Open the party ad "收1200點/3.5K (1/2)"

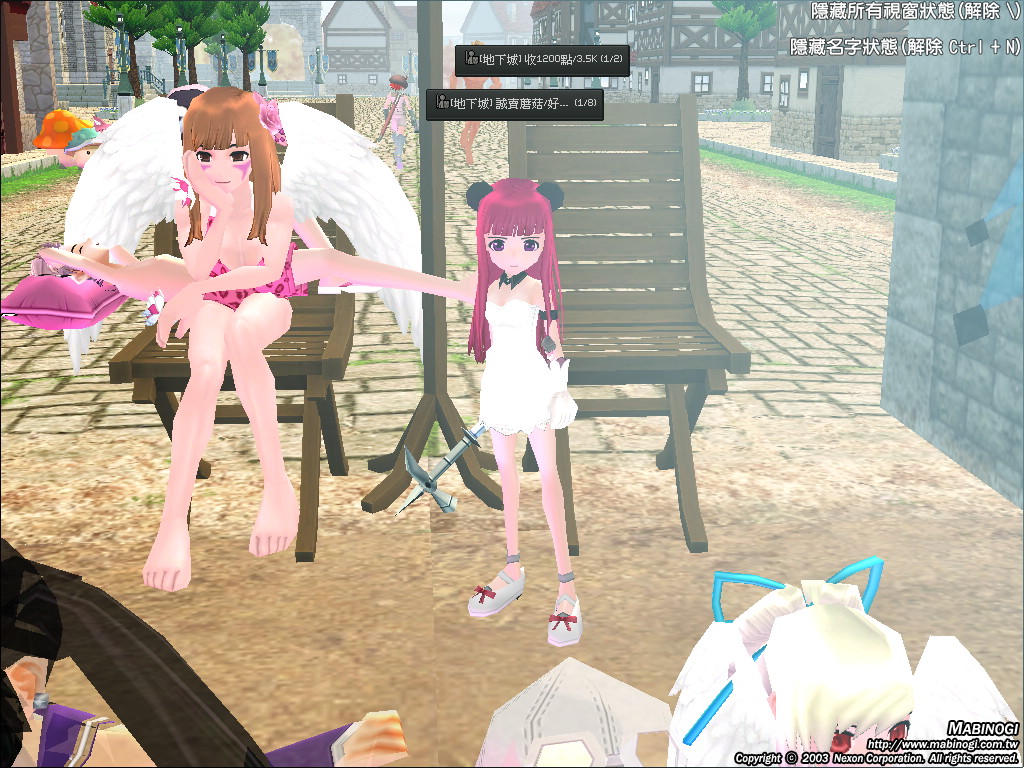point(542,60)
